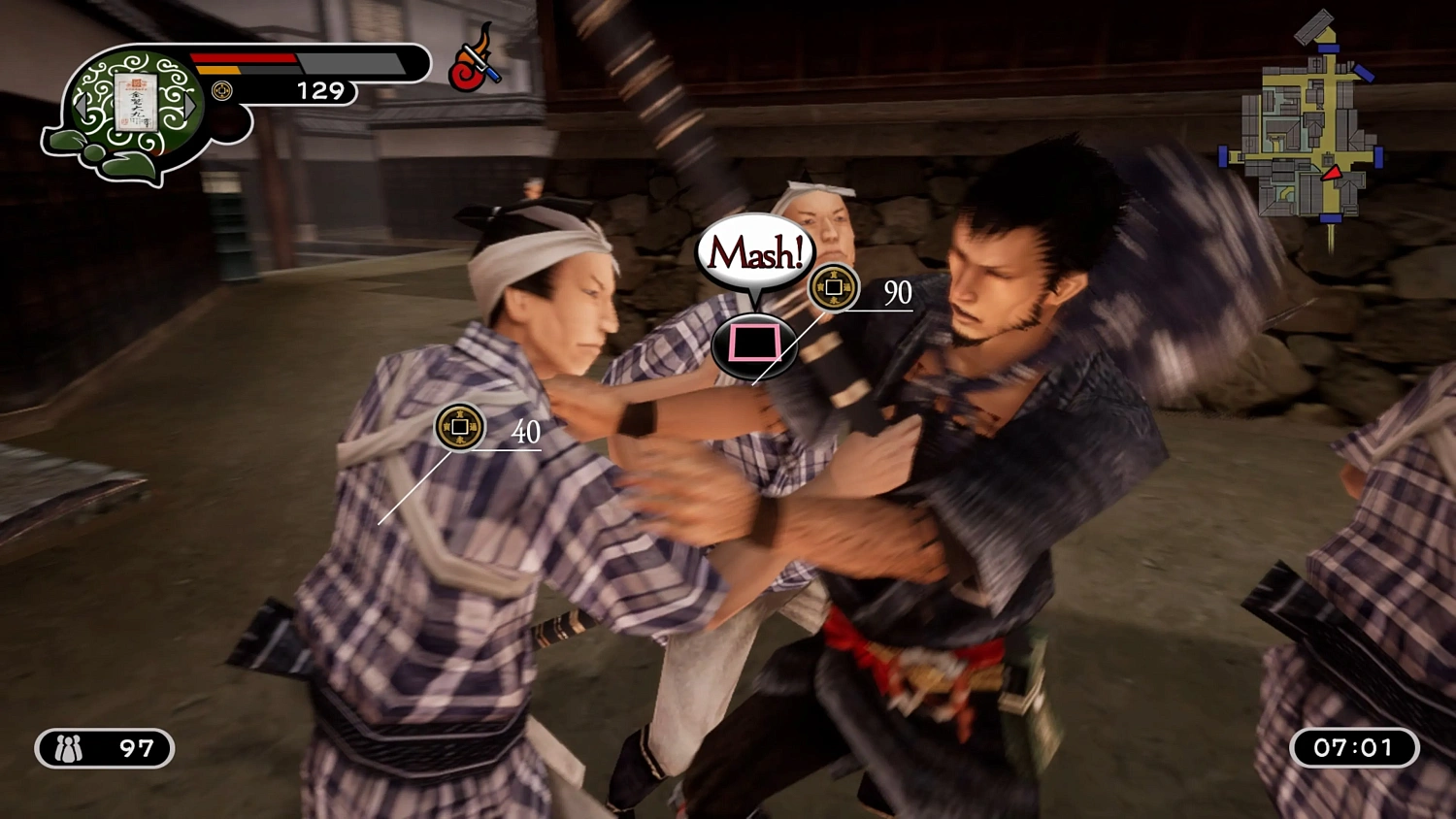1456x819 pixels.
Task: Open the blue exit gate marker atop the minimap
Action: click(x=1327, y=49)
